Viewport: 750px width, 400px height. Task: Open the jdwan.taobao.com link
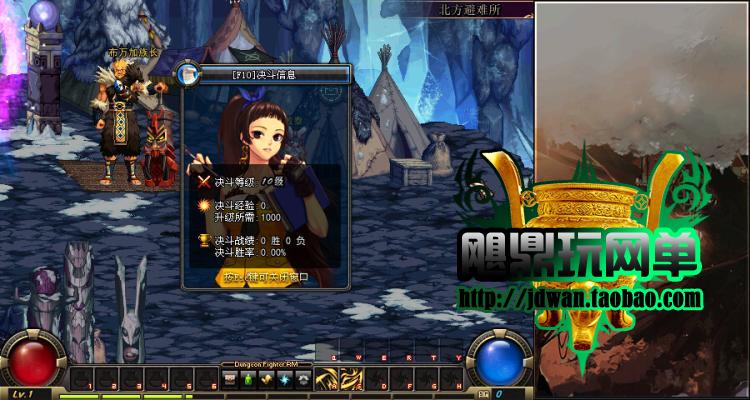click(580, 298)
